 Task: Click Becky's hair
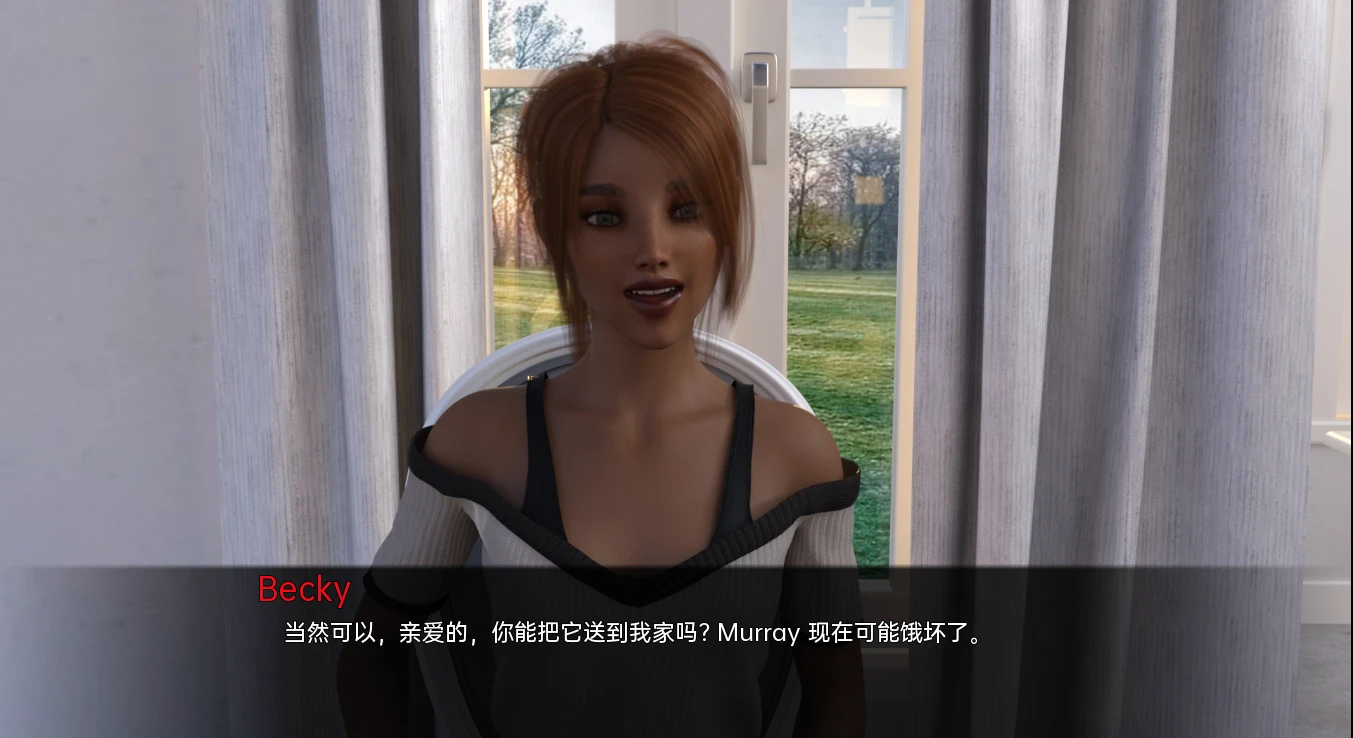620,100
